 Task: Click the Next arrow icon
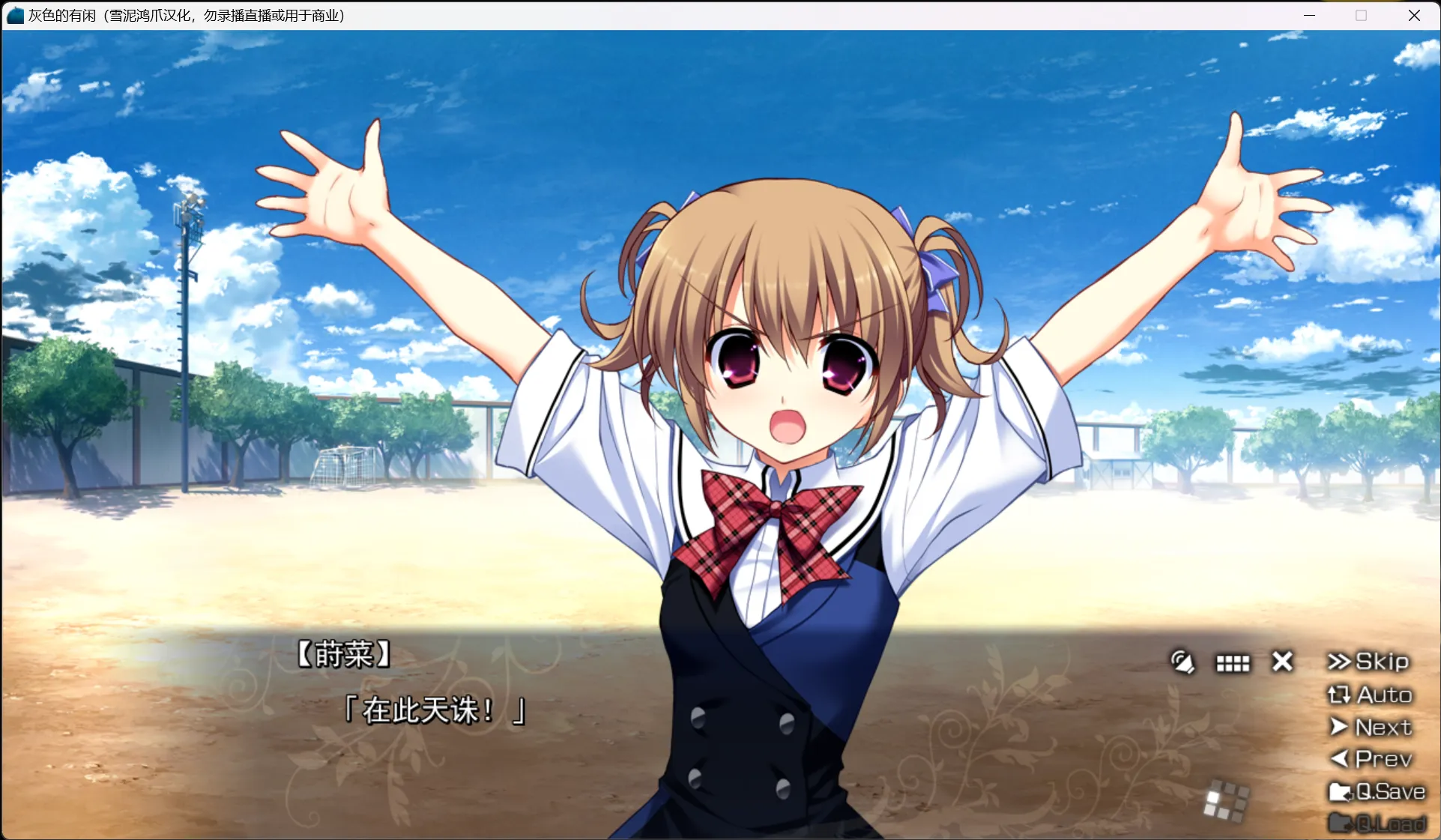pyautogui.click(x=1338, y=727)
